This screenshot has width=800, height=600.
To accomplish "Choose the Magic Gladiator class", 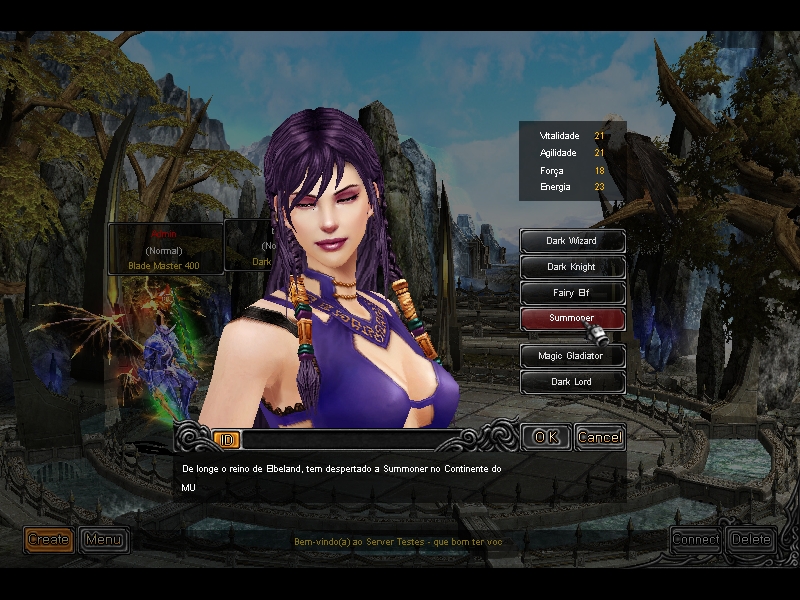I will point(572,355).
